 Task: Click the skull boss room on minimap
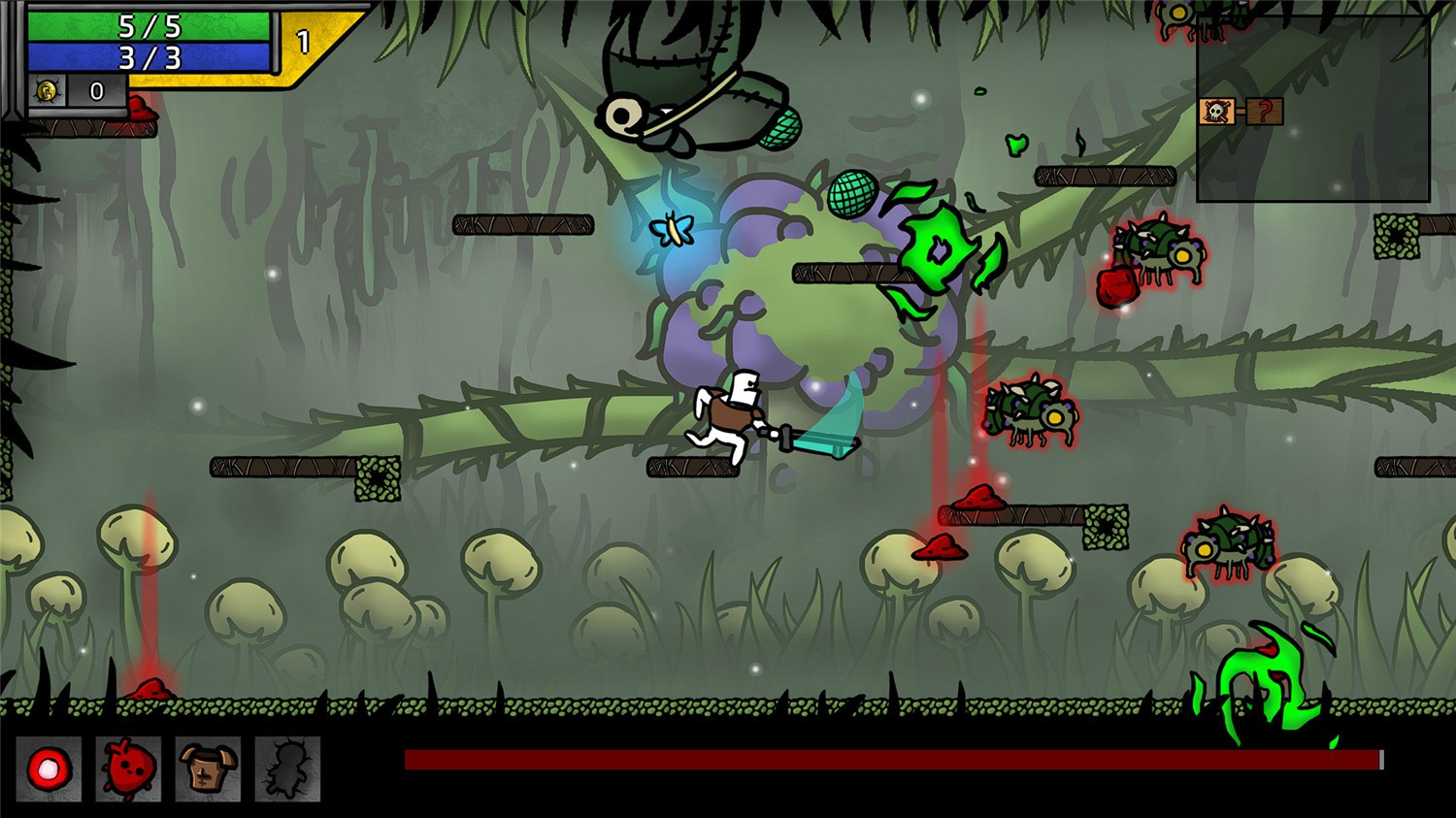(1216, 112)
